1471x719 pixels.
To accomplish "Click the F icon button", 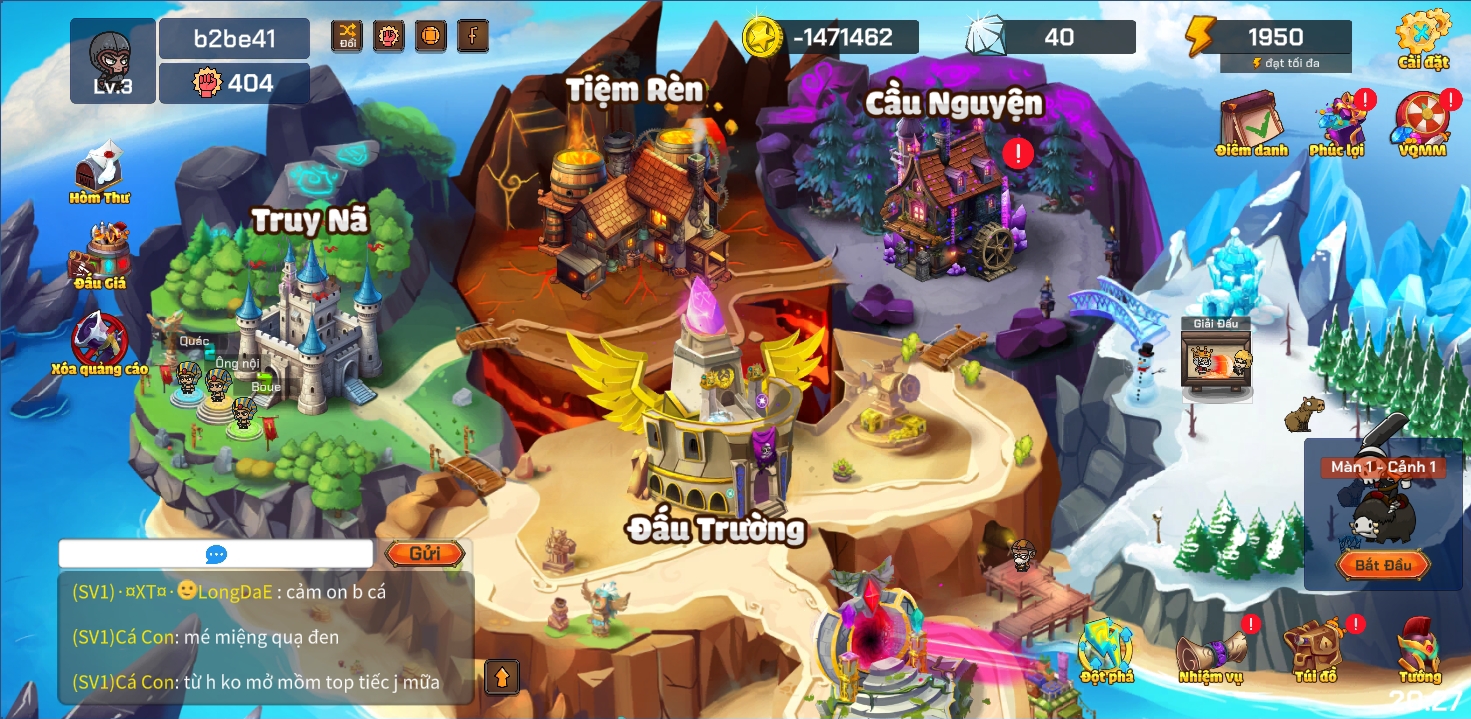I will point(473,36).
